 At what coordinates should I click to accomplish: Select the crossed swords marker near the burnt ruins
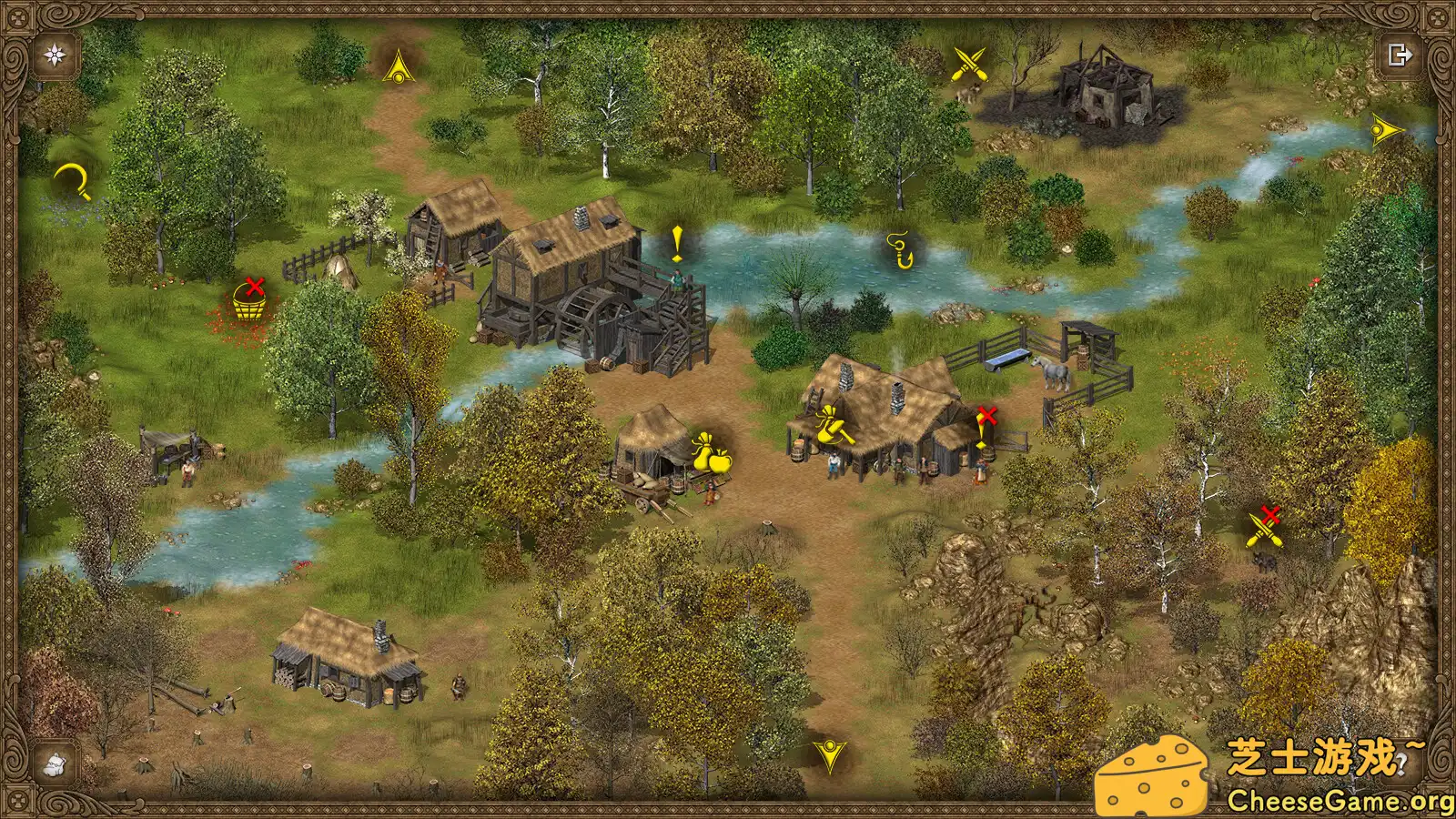[x=967, y=62]
